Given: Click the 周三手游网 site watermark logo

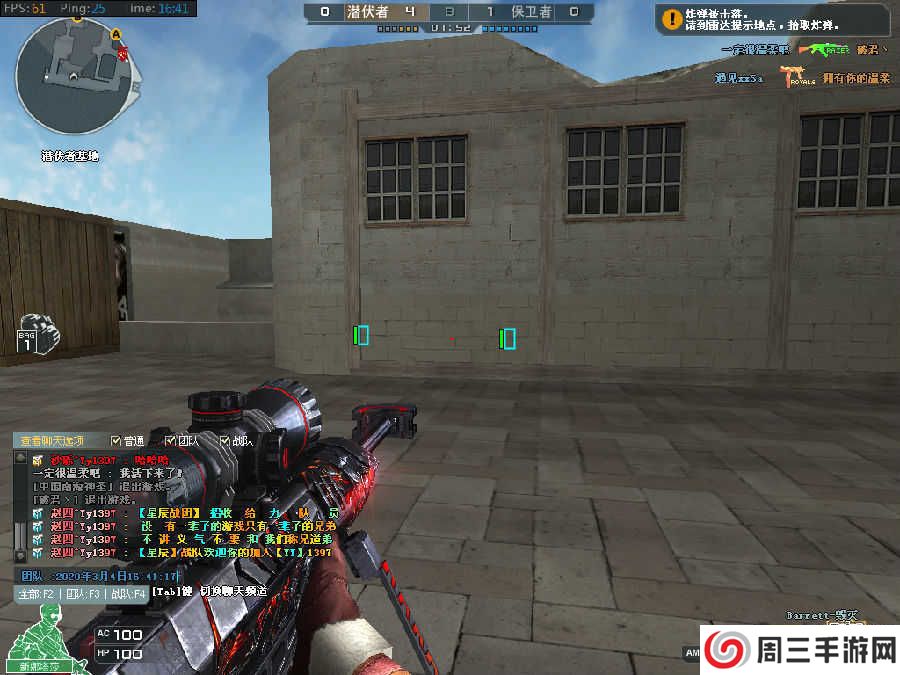Looking at the screenshot, I should pyautogui.click(x=799, y=650).
